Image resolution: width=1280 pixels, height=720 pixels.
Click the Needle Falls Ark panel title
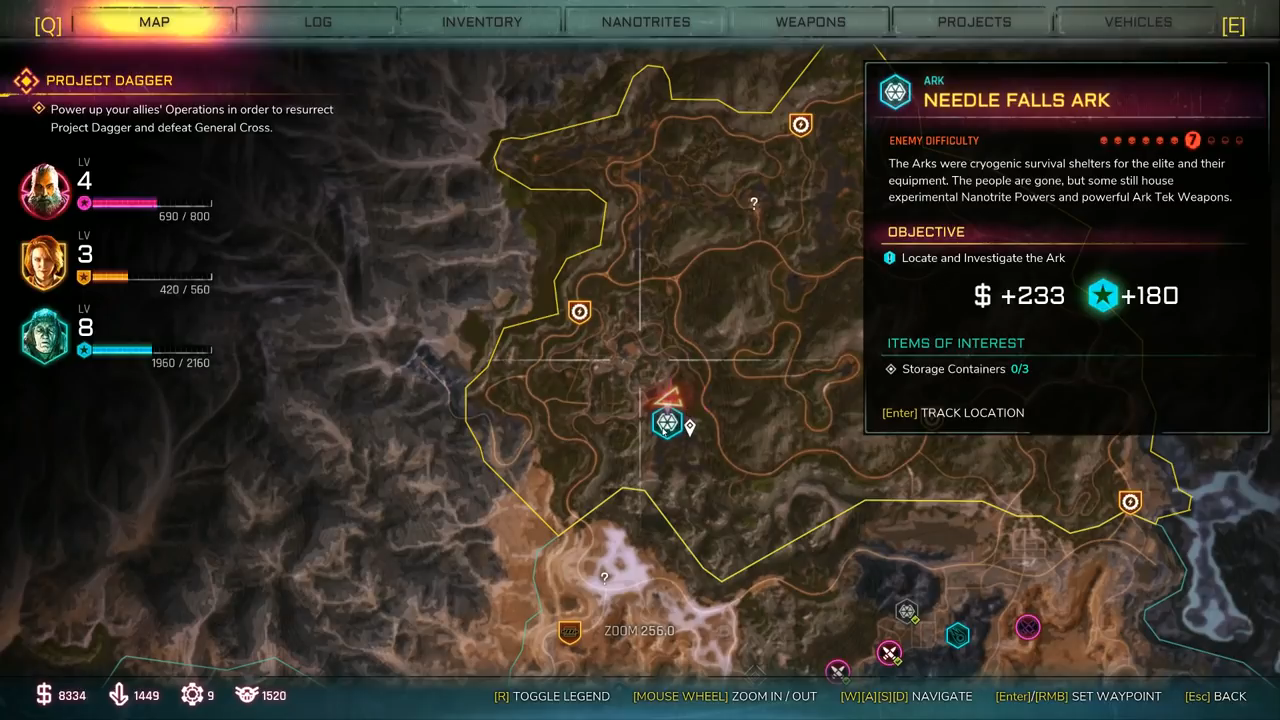click(x=1016, y=100)
